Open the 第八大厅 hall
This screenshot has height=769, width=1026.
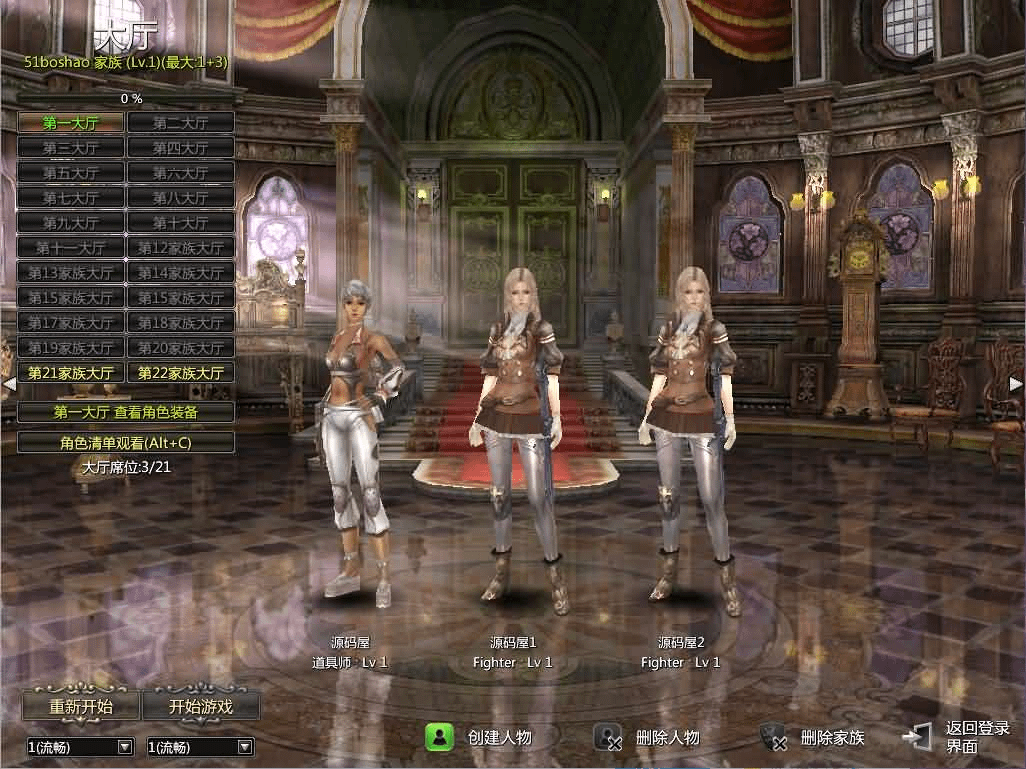click(x=181, y=198)
